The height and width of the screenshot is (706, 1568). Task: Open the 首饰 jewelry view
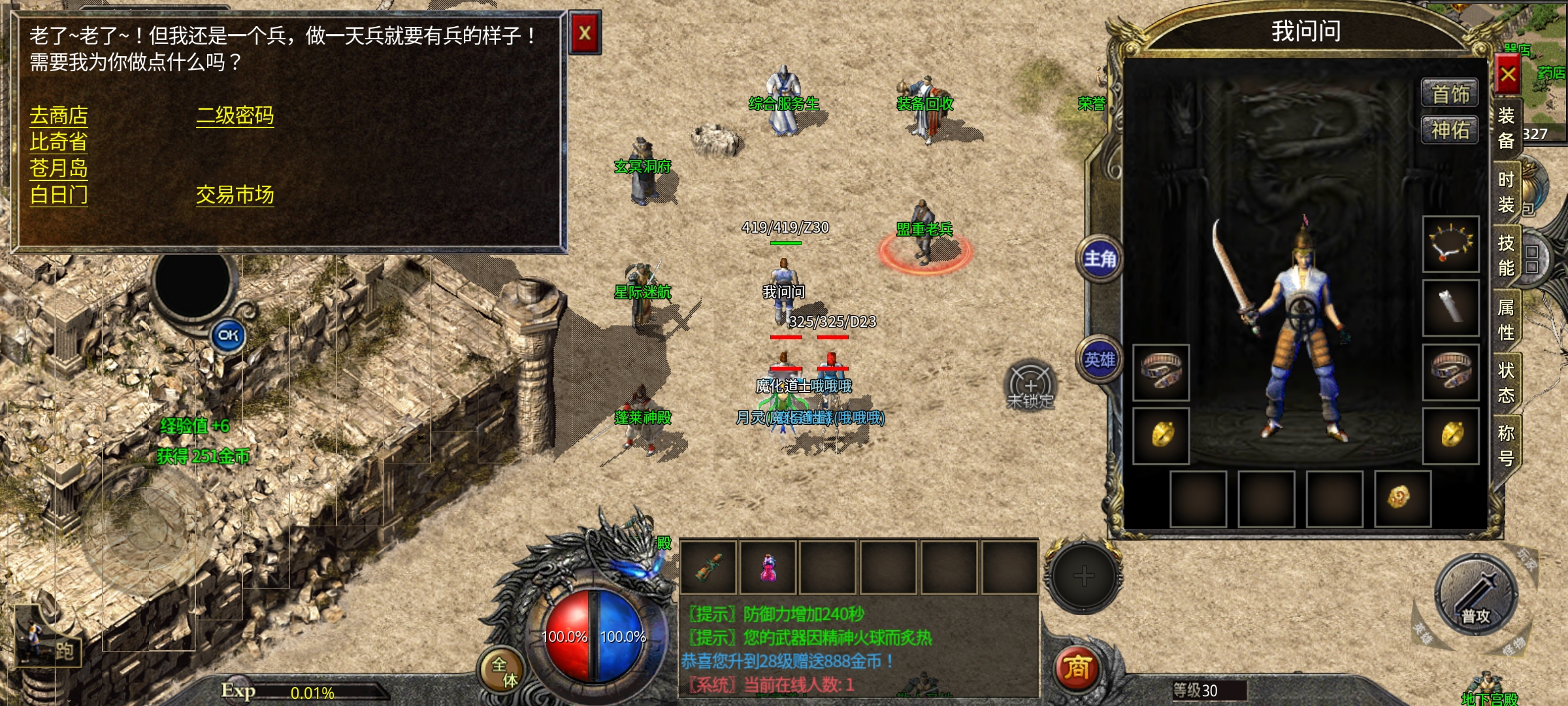1450,95
